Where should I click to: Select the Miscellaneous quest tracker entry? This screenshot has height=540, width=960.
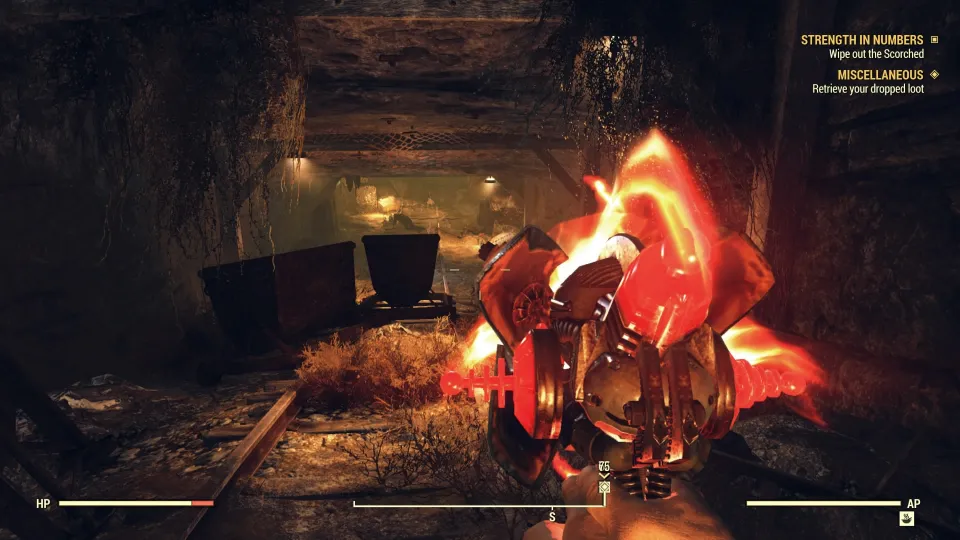pyautogui.click(x=867, y=74)
